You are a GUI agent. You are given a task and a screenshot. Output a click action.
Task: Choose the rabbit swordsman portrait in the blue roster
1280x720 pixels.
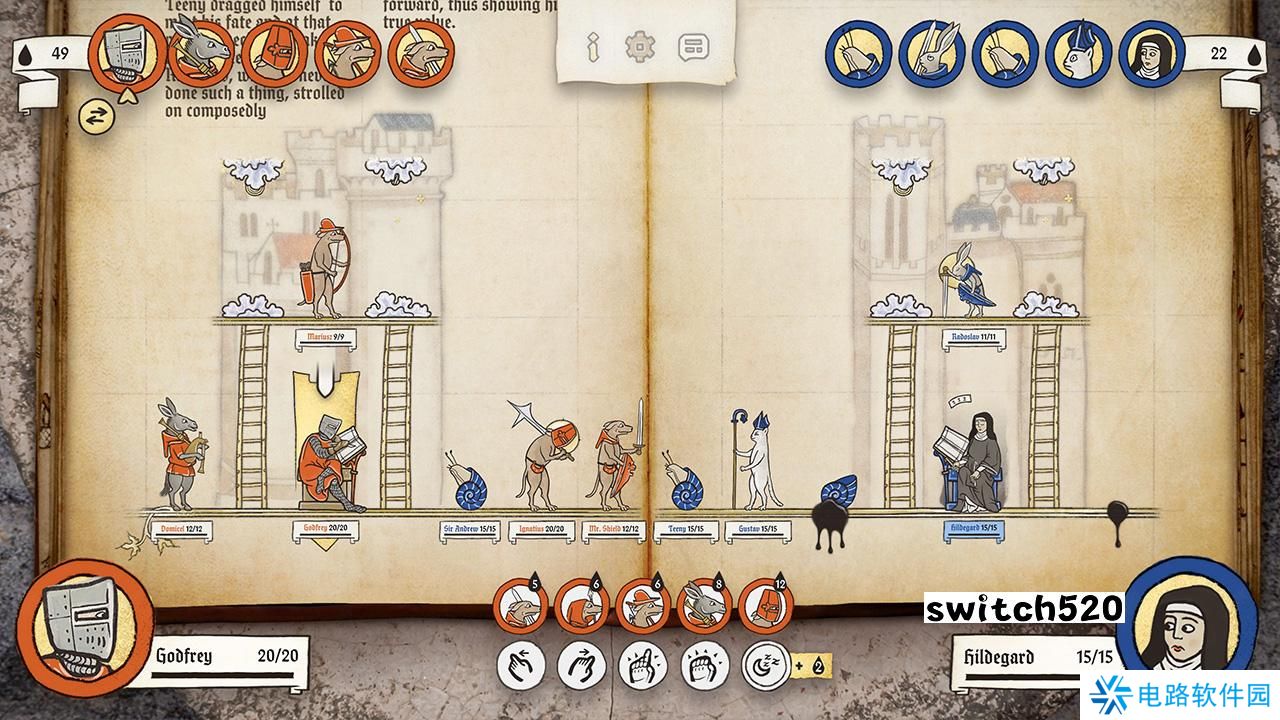932,55
